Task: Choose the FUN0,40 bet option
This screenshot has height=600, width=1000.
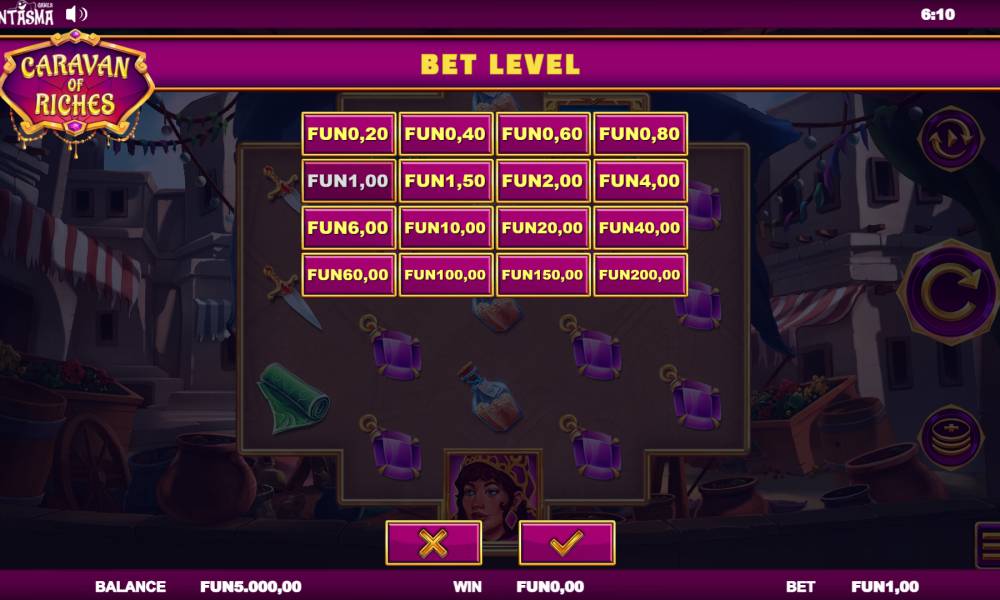Action: (445, 134)
